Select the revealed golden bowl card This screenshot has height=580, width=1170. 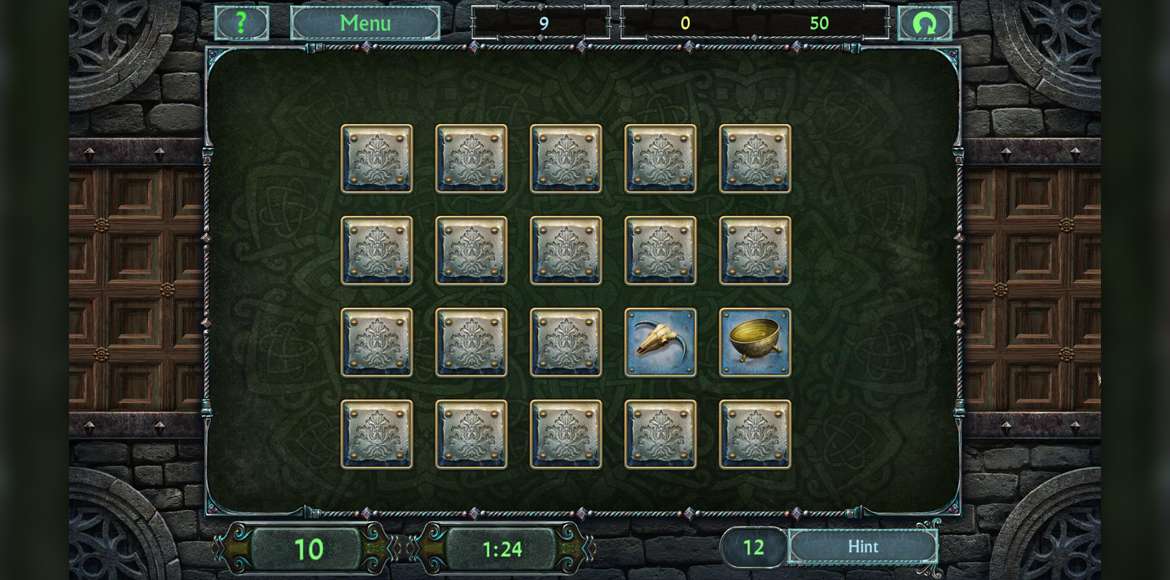coord(755,342)
